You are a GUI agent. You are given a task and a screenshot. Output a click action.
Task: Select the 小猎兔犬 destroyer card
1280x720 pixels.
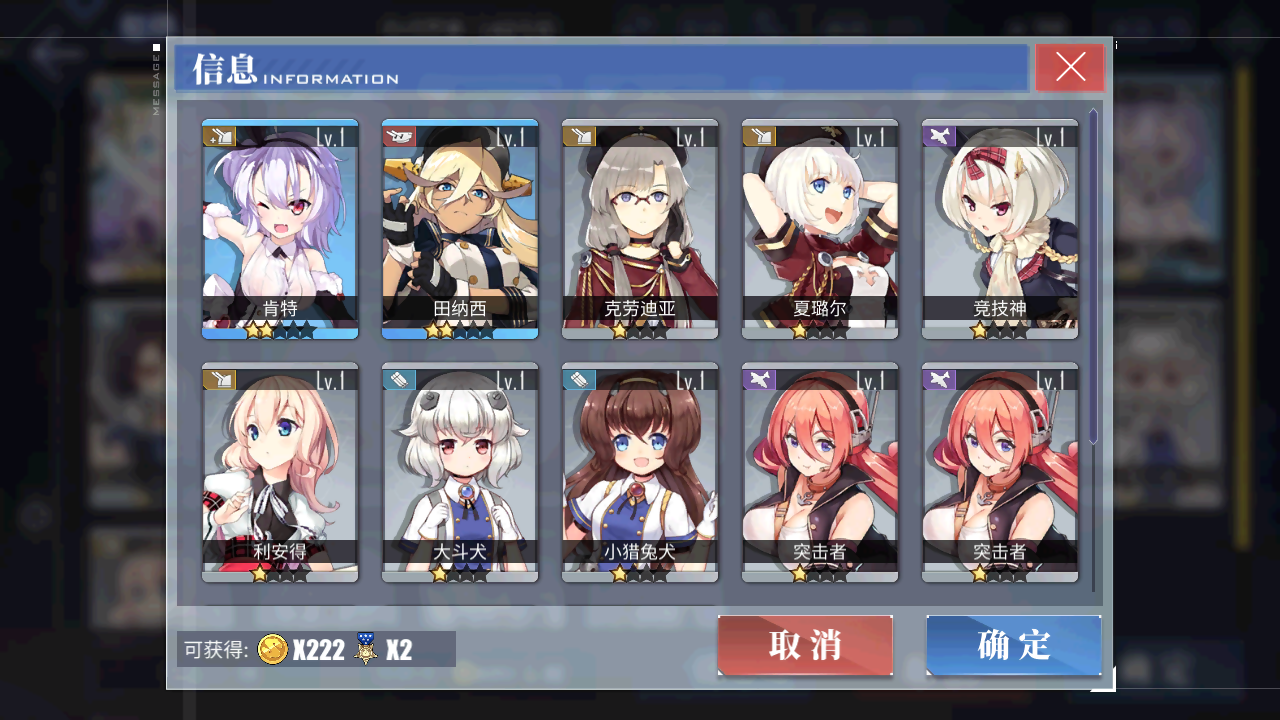(640, 471)
